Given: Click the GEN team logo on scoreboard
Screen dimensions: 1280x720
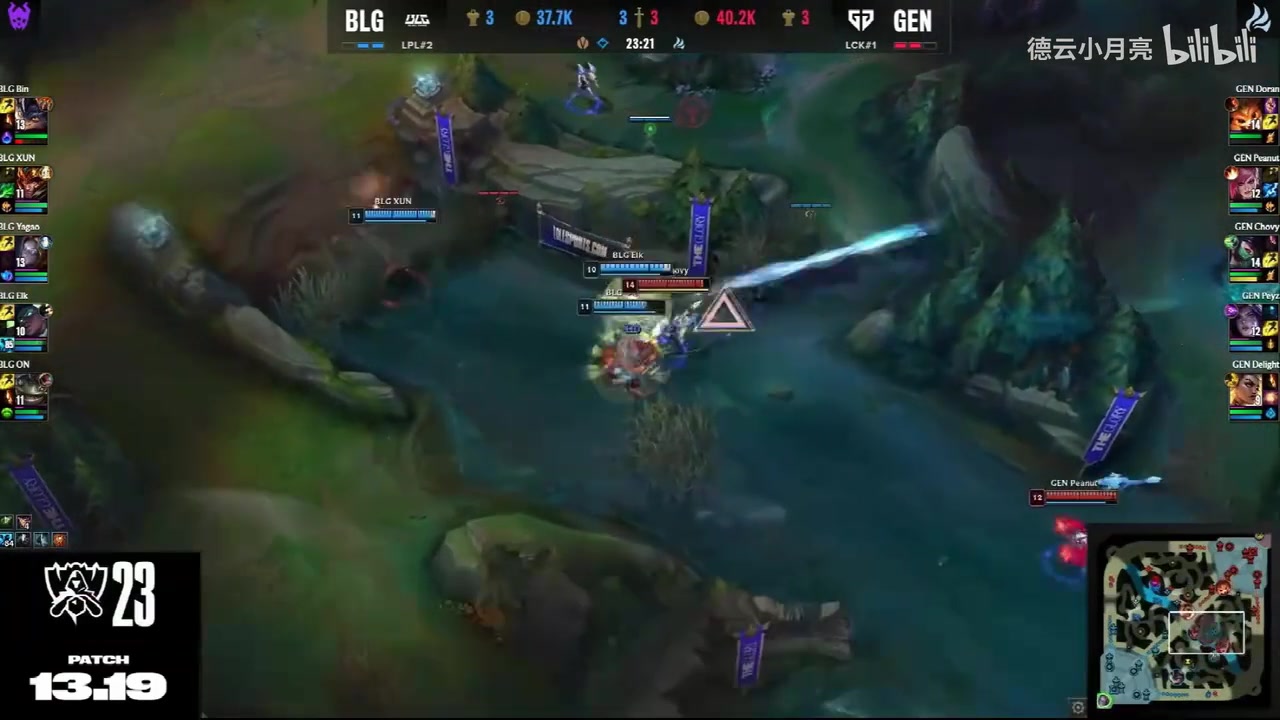Looking at the screenshot, I should coord(859,20).
